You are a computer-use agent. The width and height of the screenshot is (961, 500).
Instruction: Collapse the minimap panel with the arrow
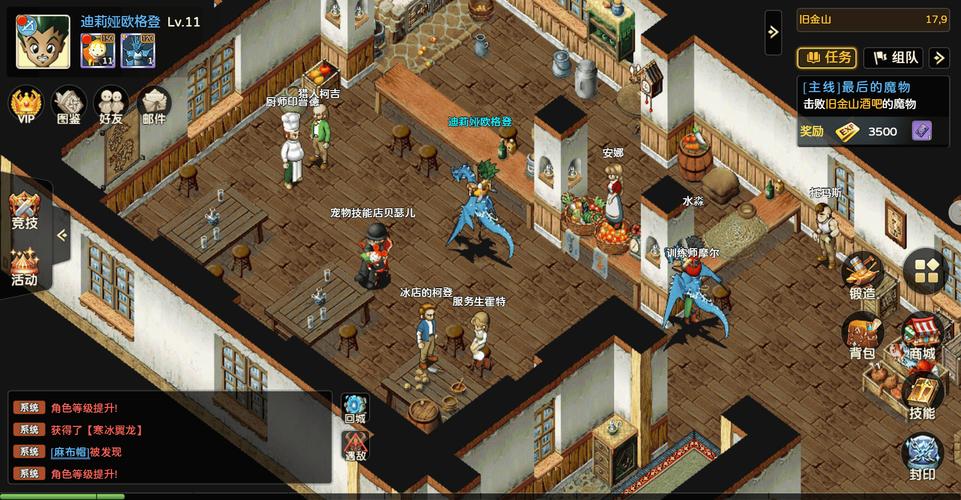click(773, 32)
